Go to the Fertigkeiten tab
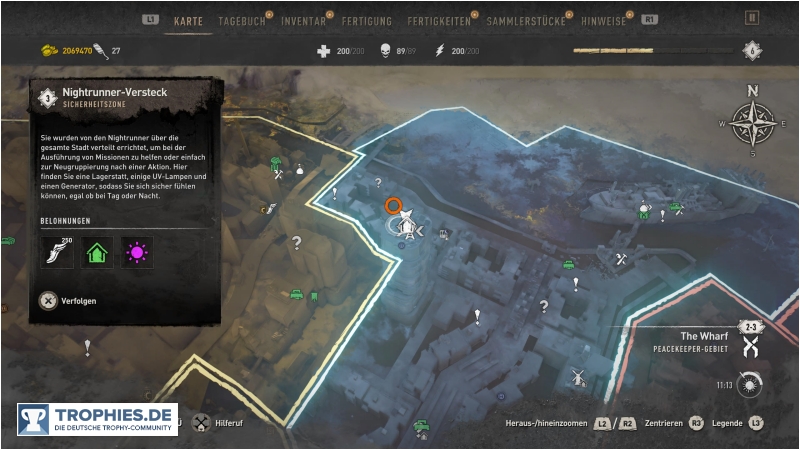This screenshot has width=800, height=450. (x=438, y=20)
